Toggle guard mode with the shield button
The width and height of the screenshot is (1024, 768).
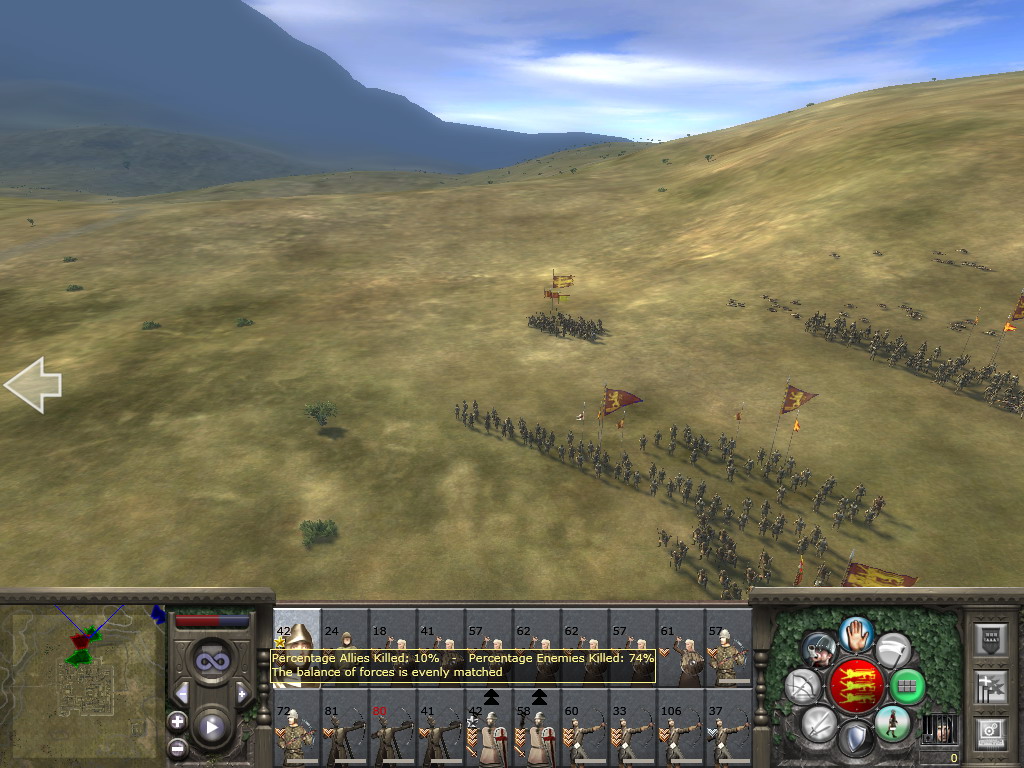(855, 739)
